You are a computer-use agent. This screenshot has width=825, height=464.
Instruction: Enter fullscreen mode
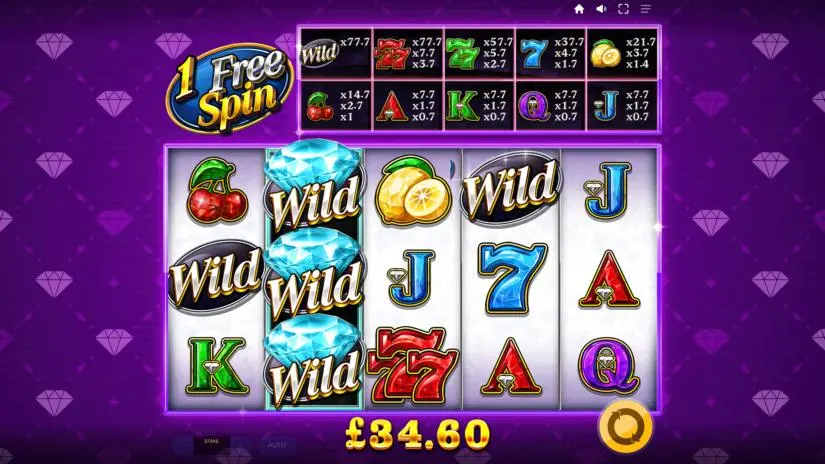(623, 9)
